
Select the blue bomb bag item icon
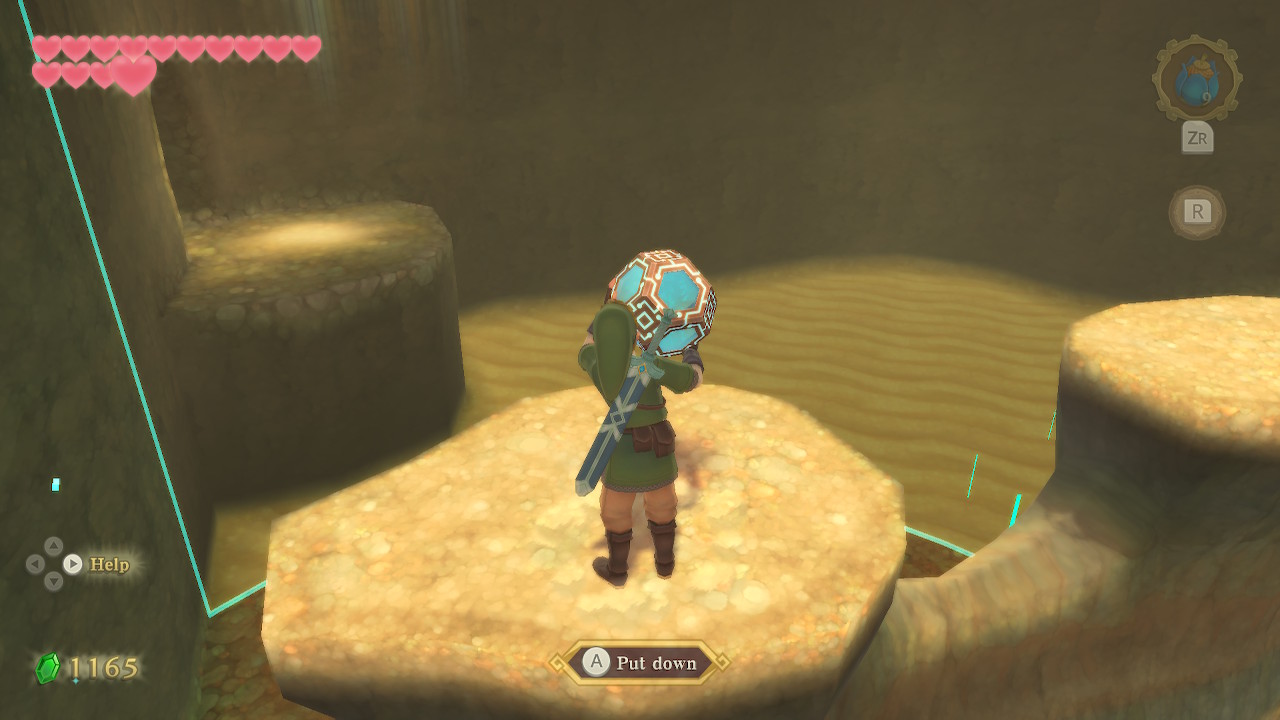coord(1196,79)
